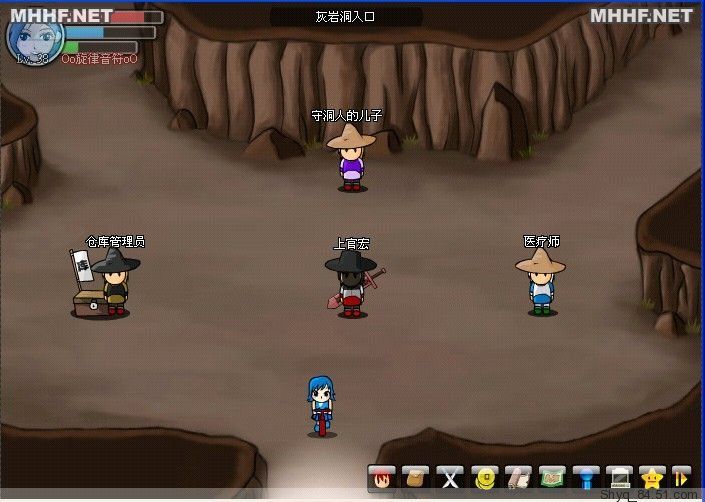Open the blue figure friends icon

tap(586, 478)
